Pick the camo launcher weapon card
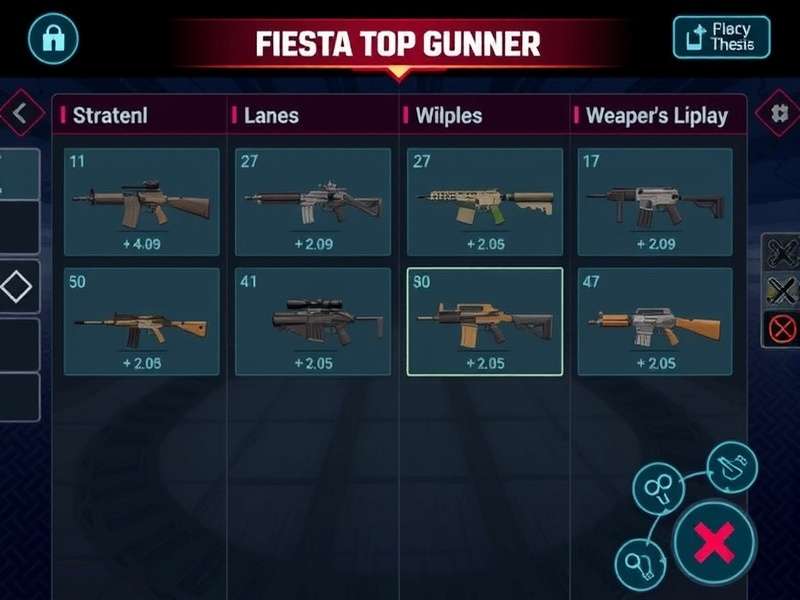This screenshot has height=600, width=800. (x=484, y=201)
